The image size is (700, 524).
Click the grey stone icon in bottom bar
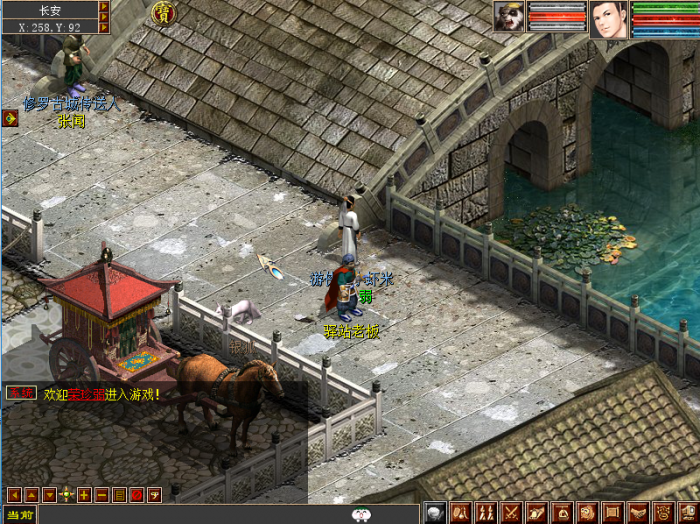click(x=434, y=512)
